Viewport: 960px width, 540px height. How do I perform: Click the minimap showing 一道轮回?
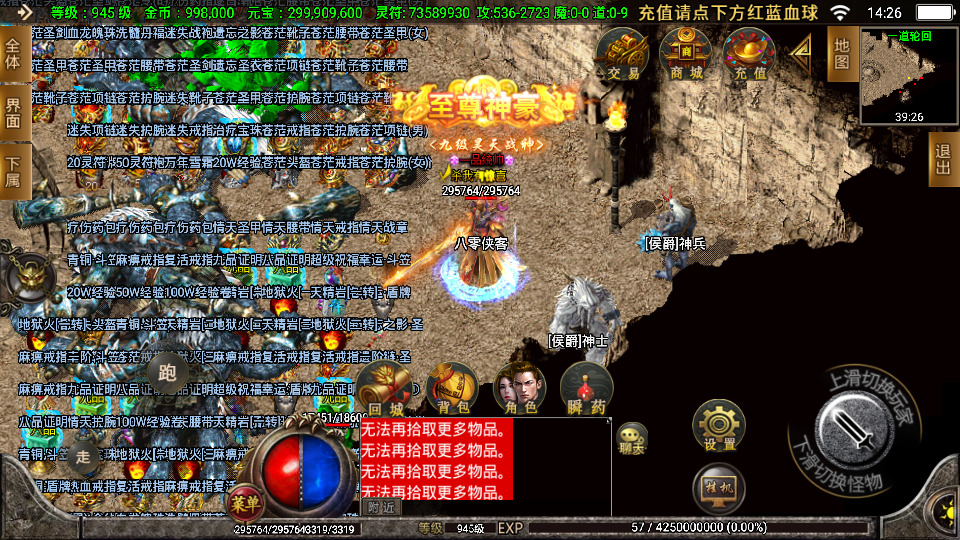coord(909,77)
